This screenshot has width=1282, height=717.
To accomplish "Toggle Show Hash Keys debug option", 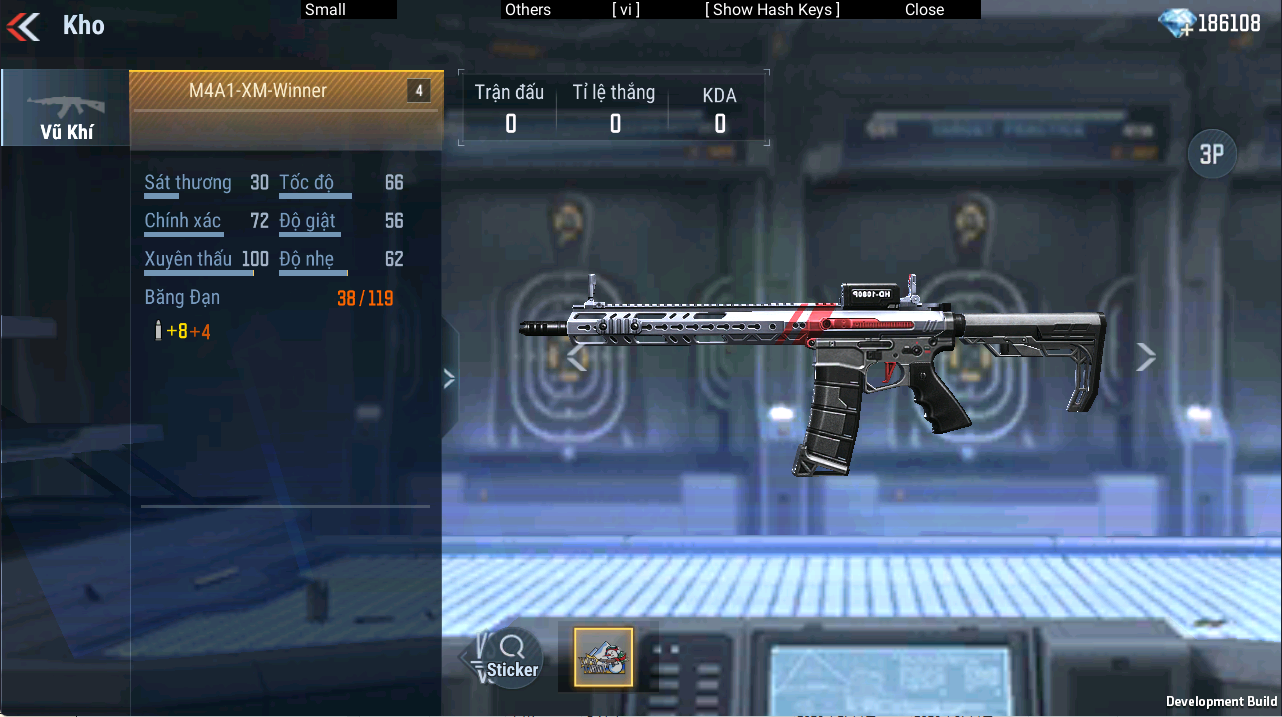I will pyautogui.click(x=772, y=10).
